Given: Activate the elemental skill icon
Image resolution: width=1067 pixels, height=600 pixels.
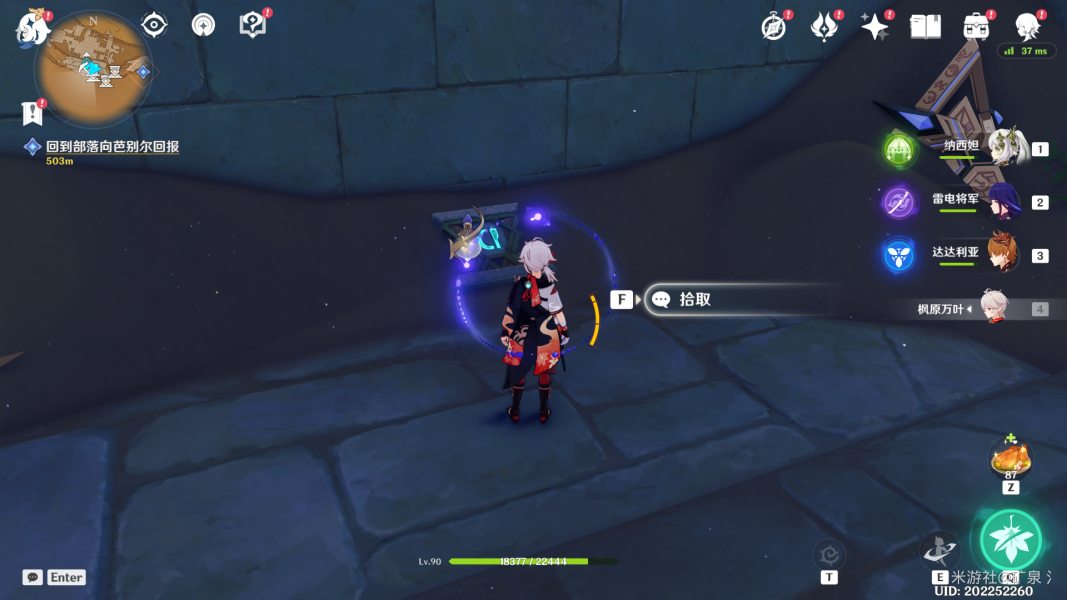Looking at the screenshot, I should tap(939, 548).
